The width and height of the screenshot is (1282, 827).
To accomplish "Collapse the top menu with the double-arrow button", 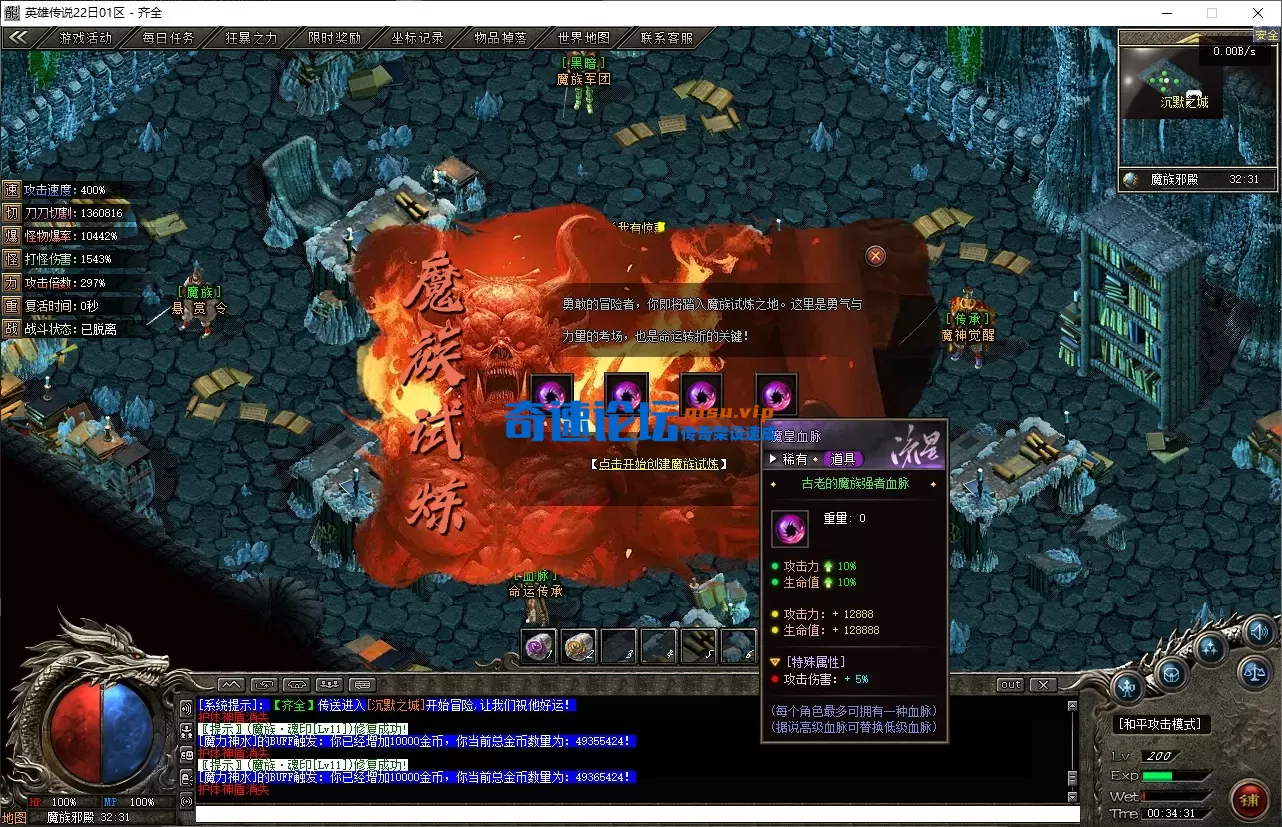I will [x=18, y=38].
